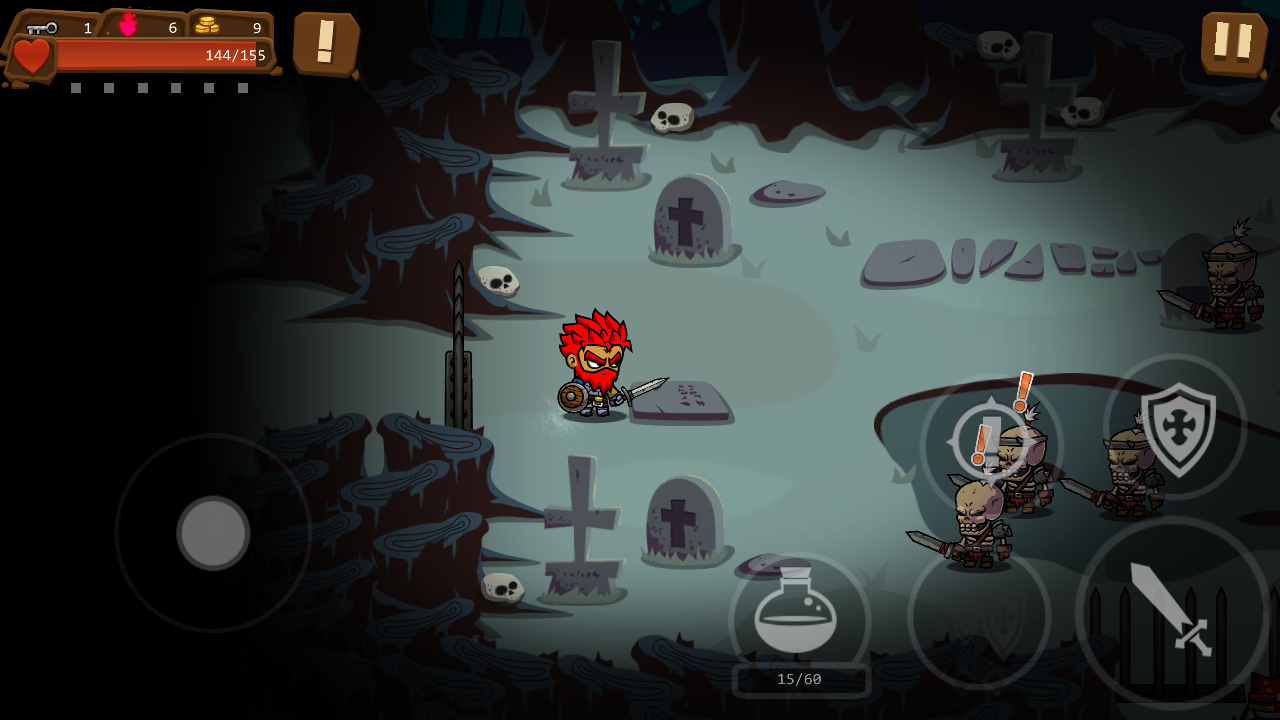Viewport: 1280px width, 720px height.
Task: Tap the virtual joystick knob
Action: point(213,533)
